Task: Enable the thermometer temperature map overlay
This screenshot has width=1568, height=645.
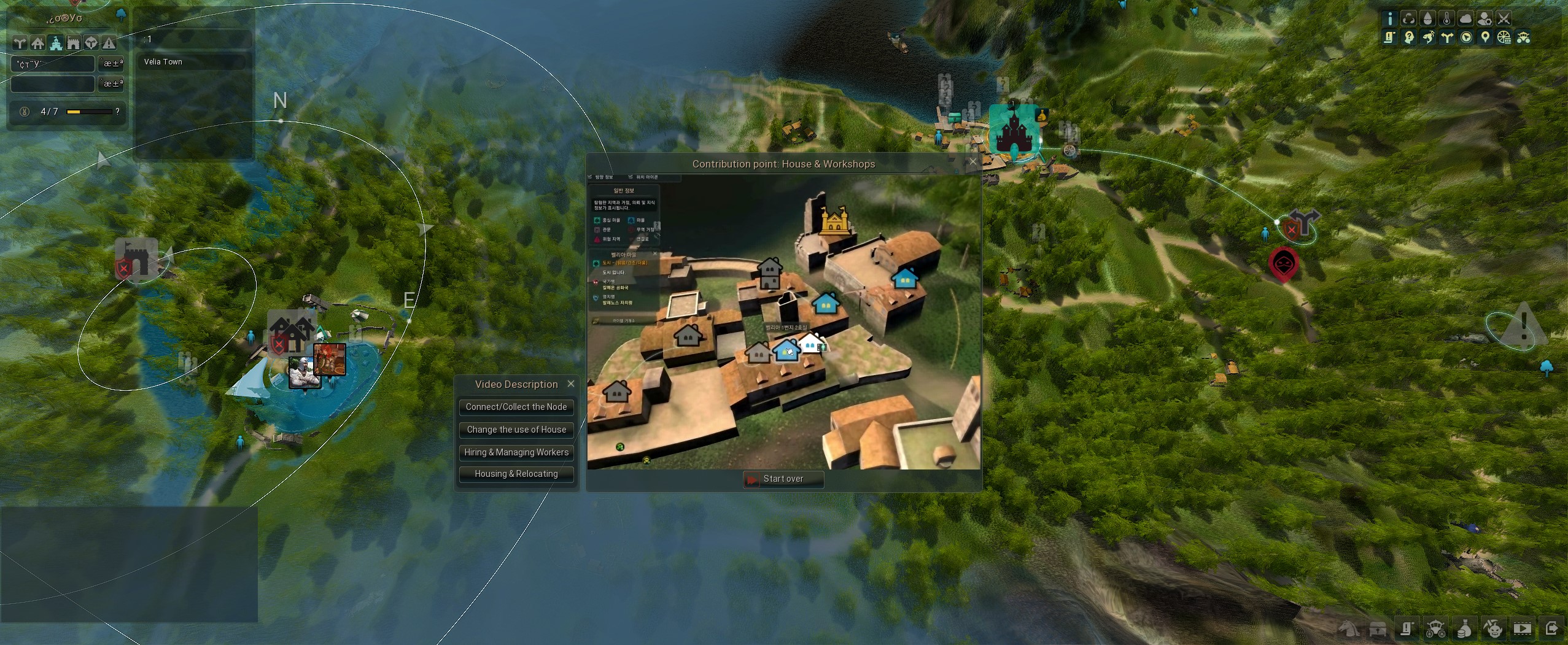Action: tap(1446, 18)
